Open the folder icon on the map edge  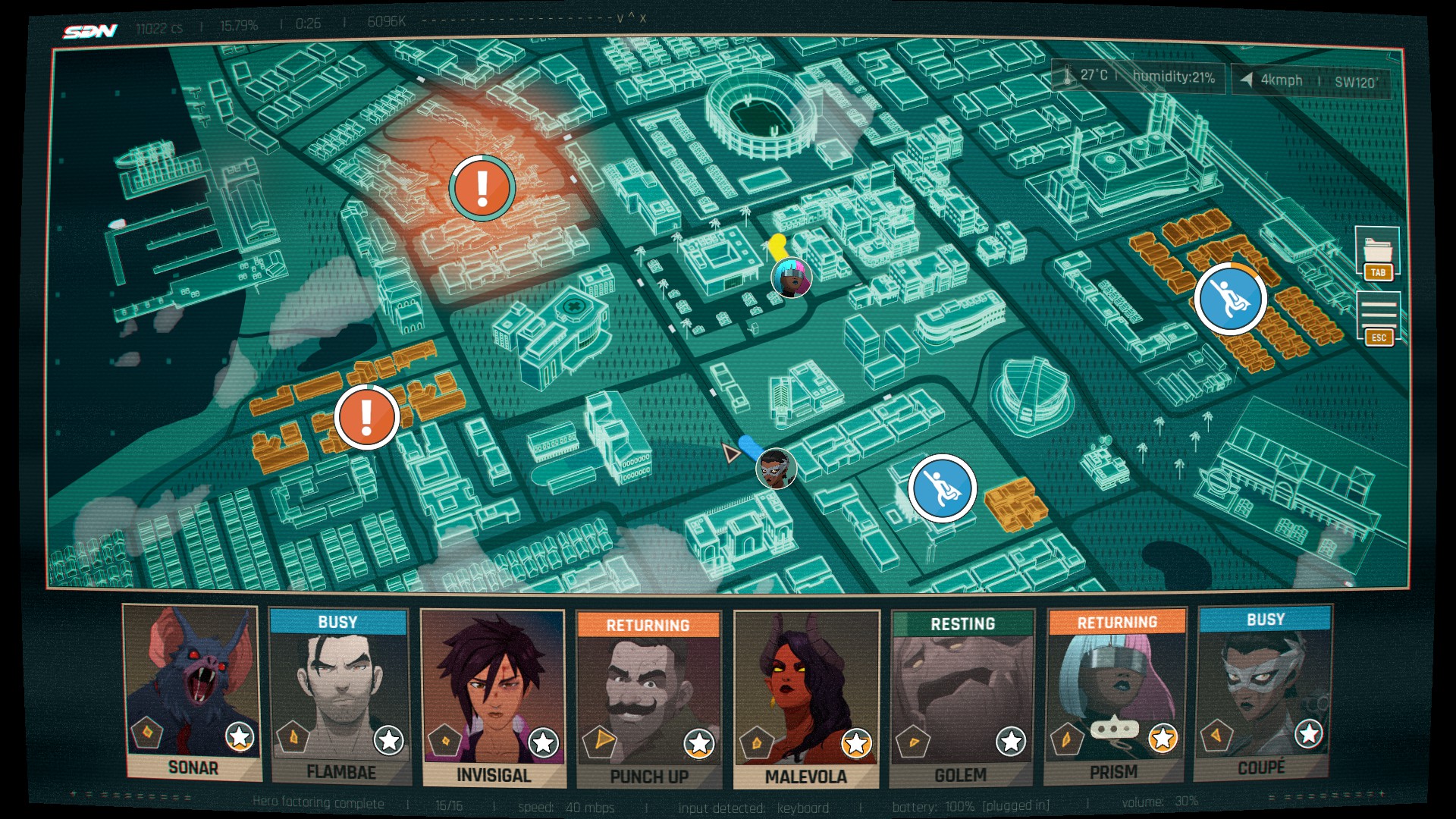(x=1378, y=249)
